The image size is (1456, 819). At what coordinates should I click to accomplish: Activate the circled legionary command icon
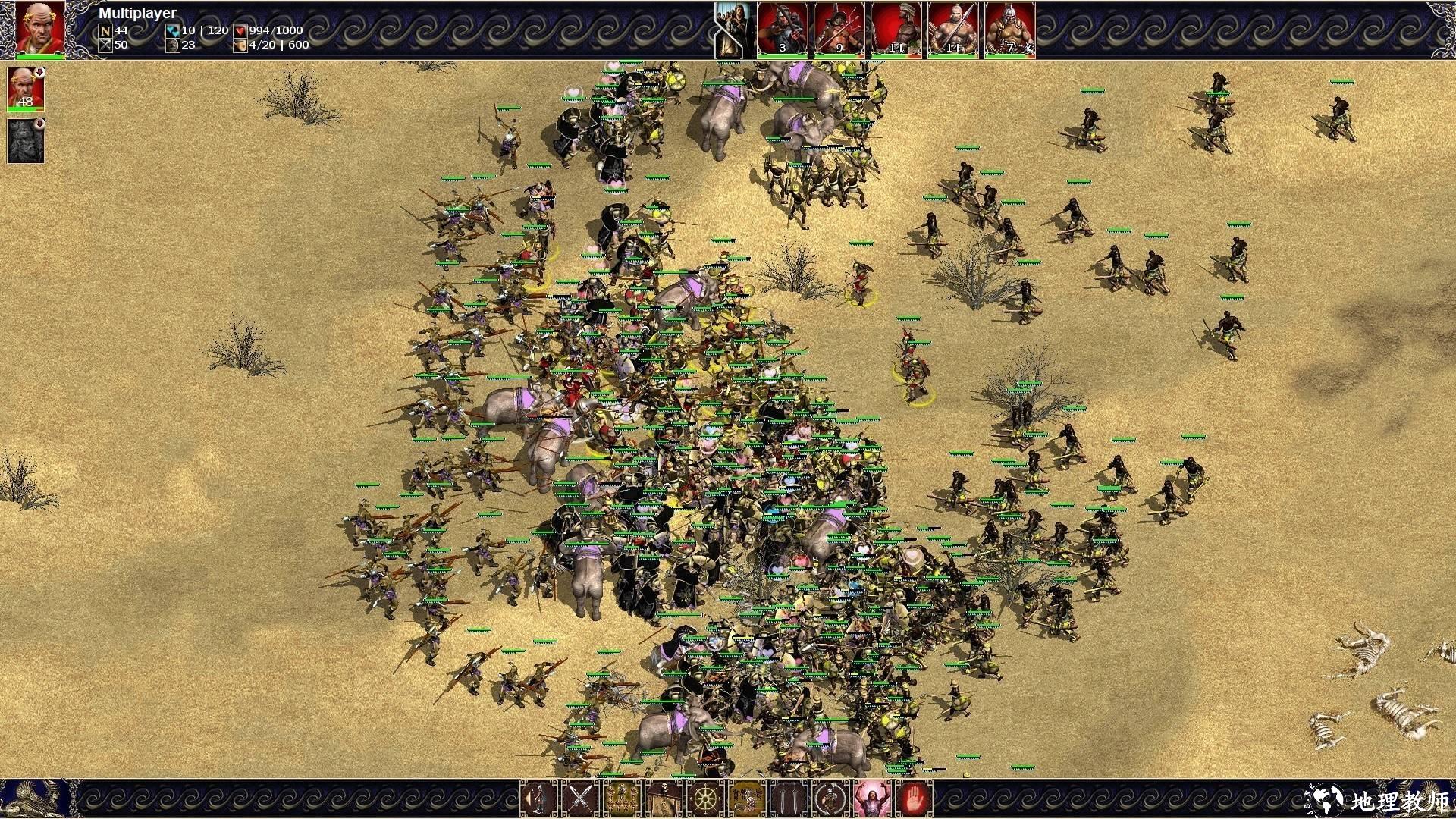(830, 799)
